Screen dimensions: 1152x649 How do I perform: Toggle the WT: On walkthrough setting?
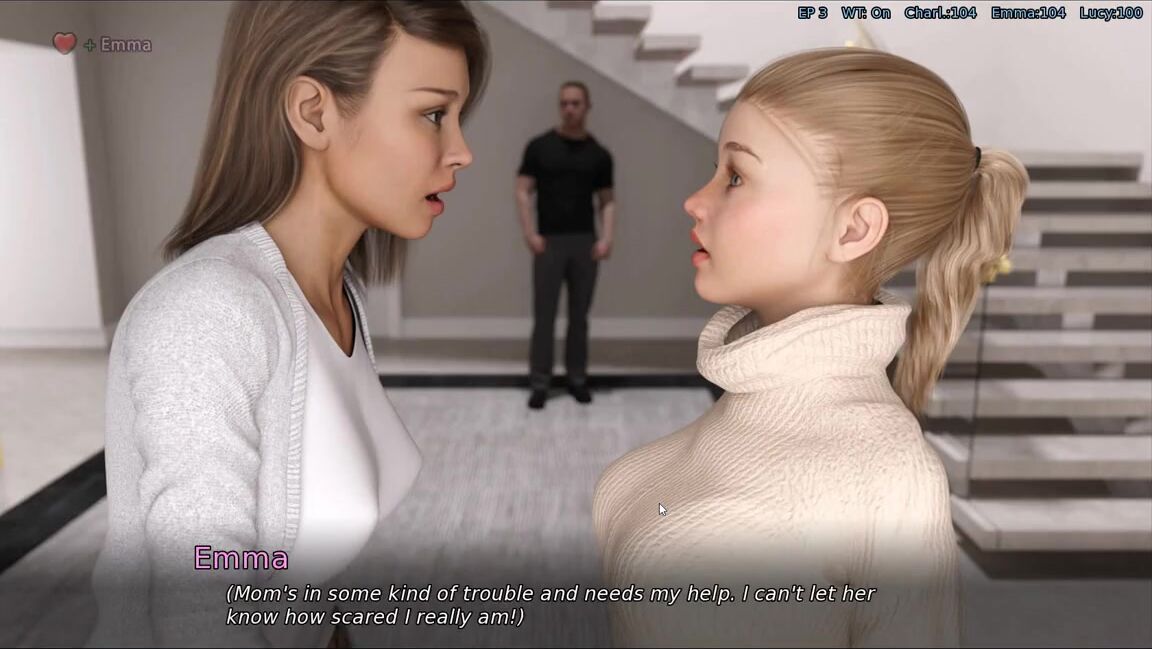click(865, 13)
